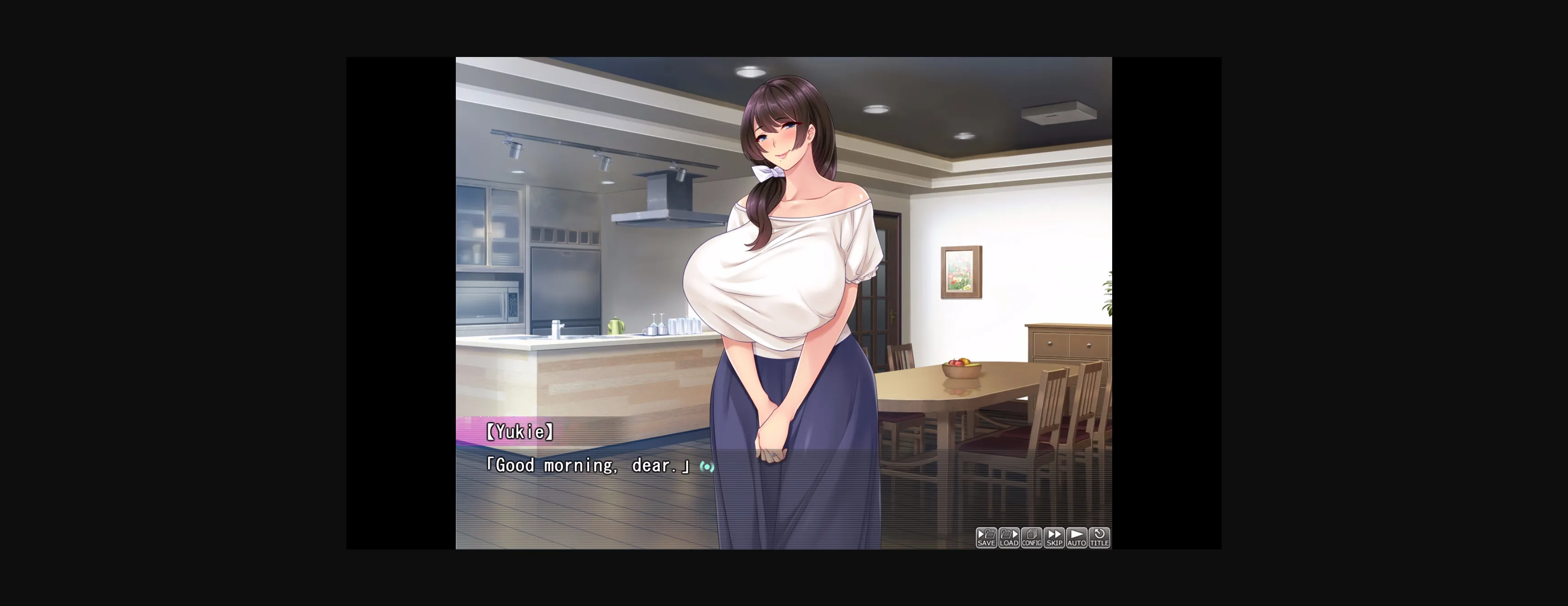
Task: Open the SAVE screen icon
Action: click(986, 534)
